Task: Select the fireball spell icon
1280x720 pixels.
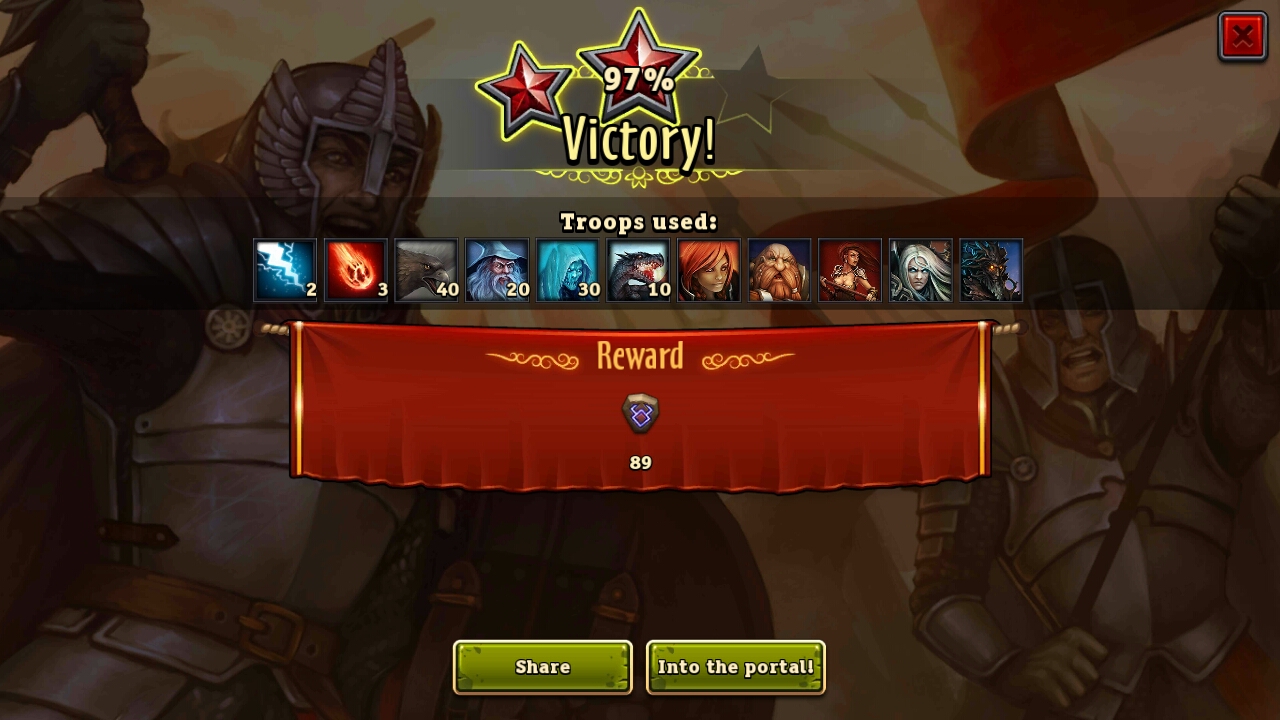Action: tap(356, 270)
